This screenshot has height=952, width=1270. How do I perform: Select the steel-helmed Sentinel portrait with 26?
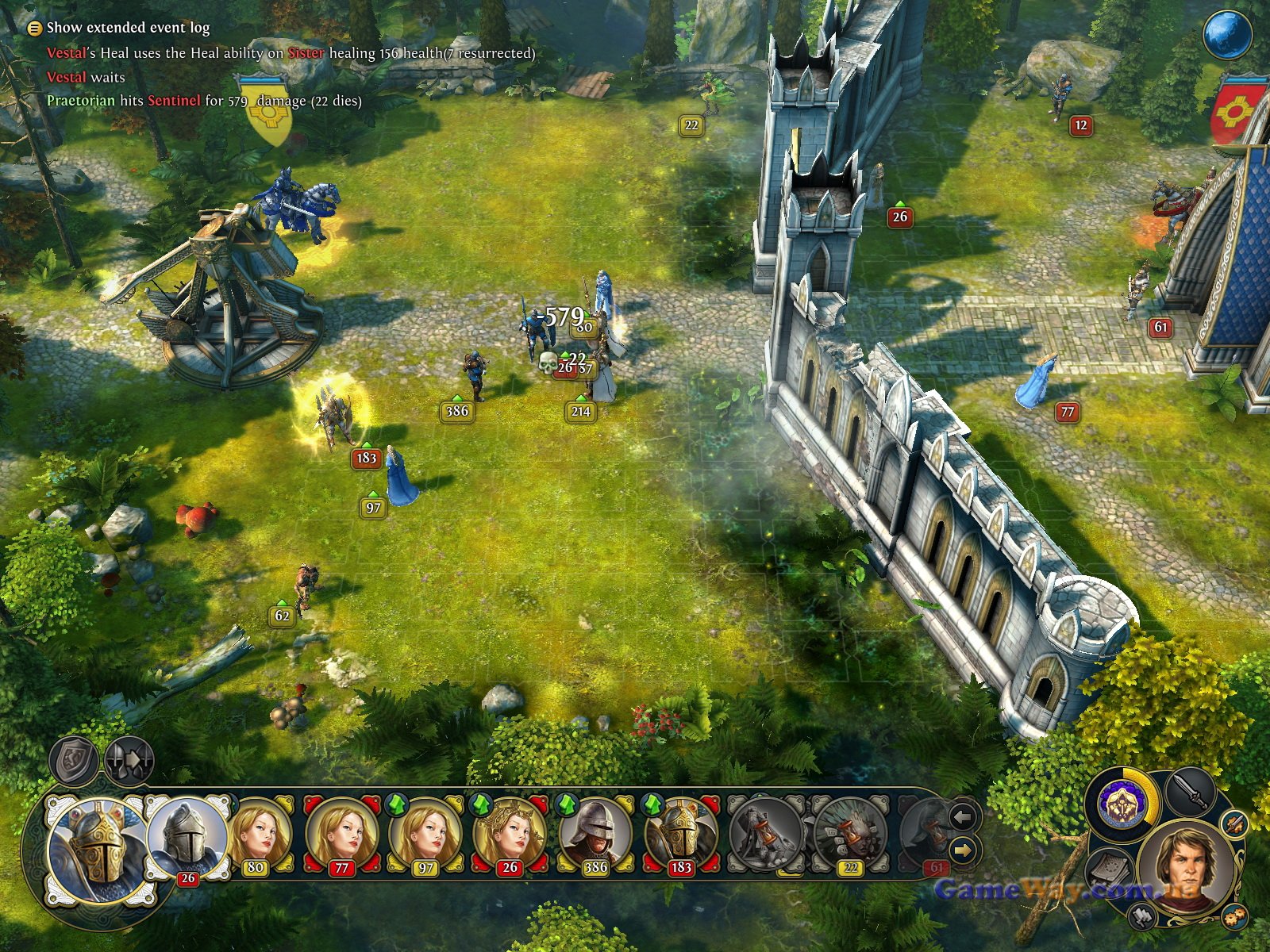[x=187, y=837]
